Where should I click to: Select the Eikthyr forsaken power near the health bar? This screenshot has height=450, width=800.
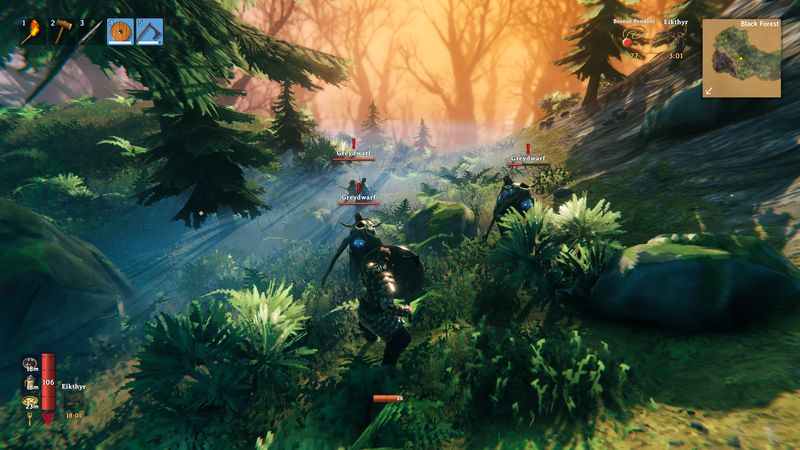(x=74, y=398)
